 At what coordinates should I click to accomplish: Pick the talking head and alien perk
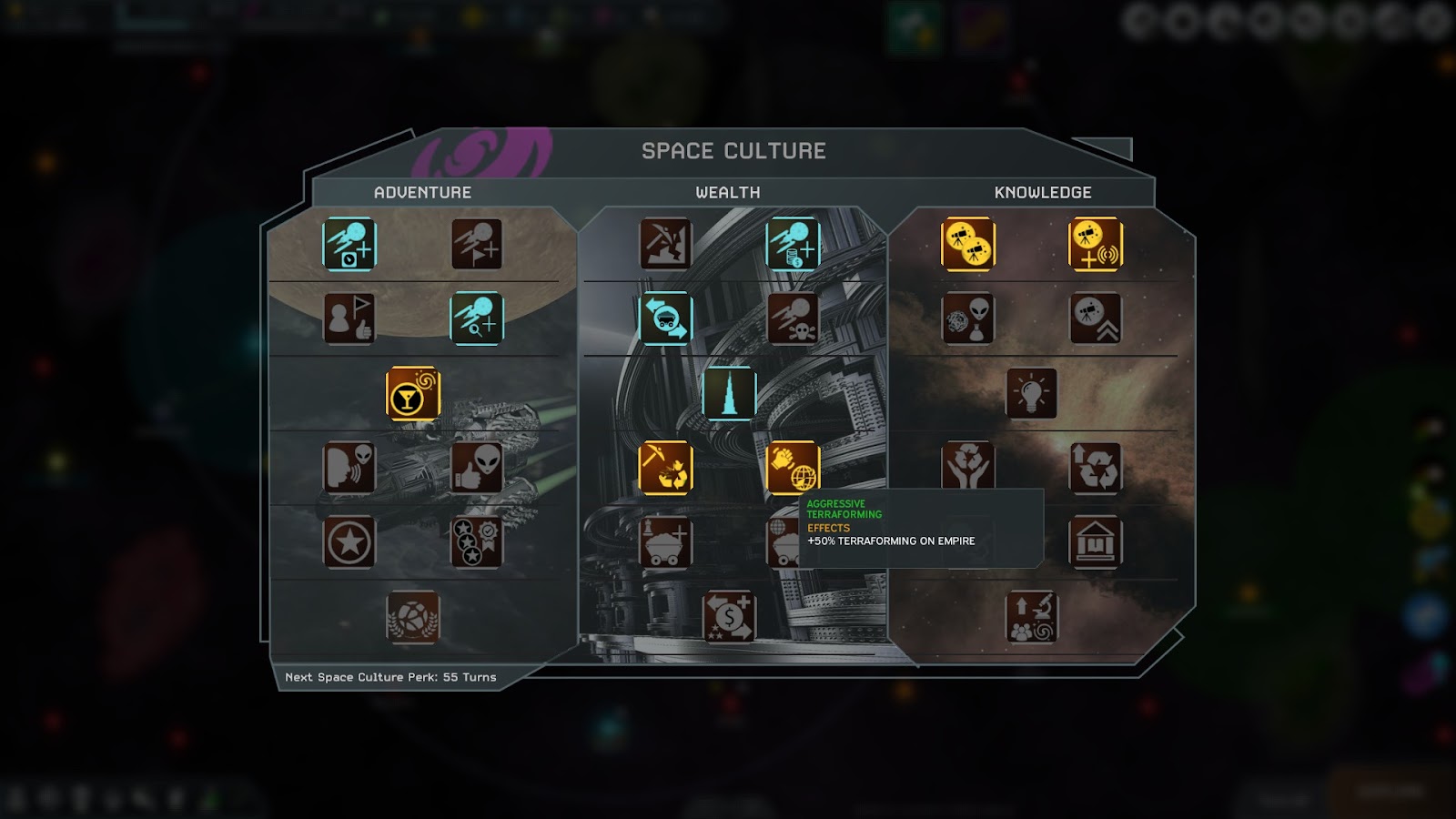coord(349,468)
